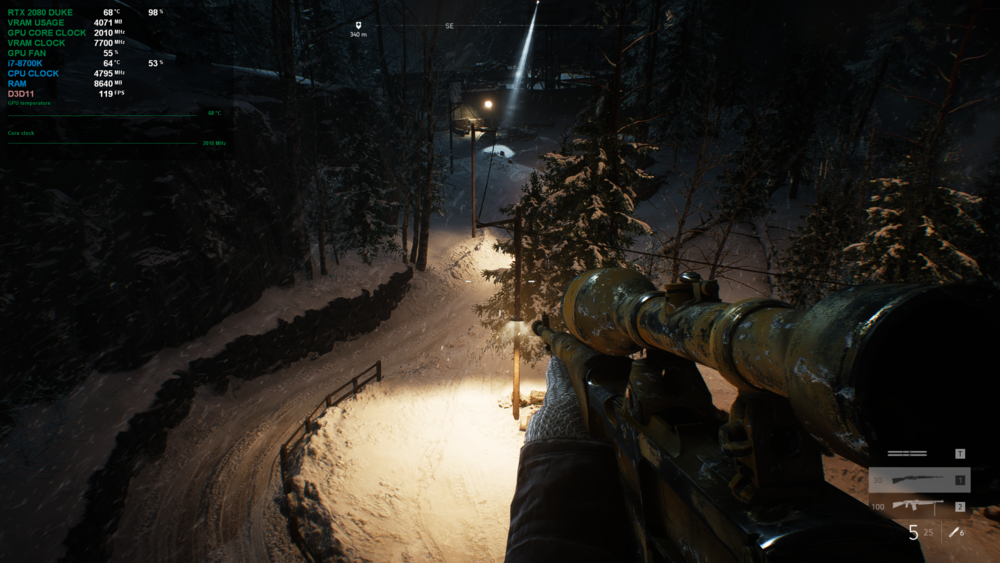Screen dimensions: 1000x563
Task: Click the 340 m objective marker
Action: (358, 25)
